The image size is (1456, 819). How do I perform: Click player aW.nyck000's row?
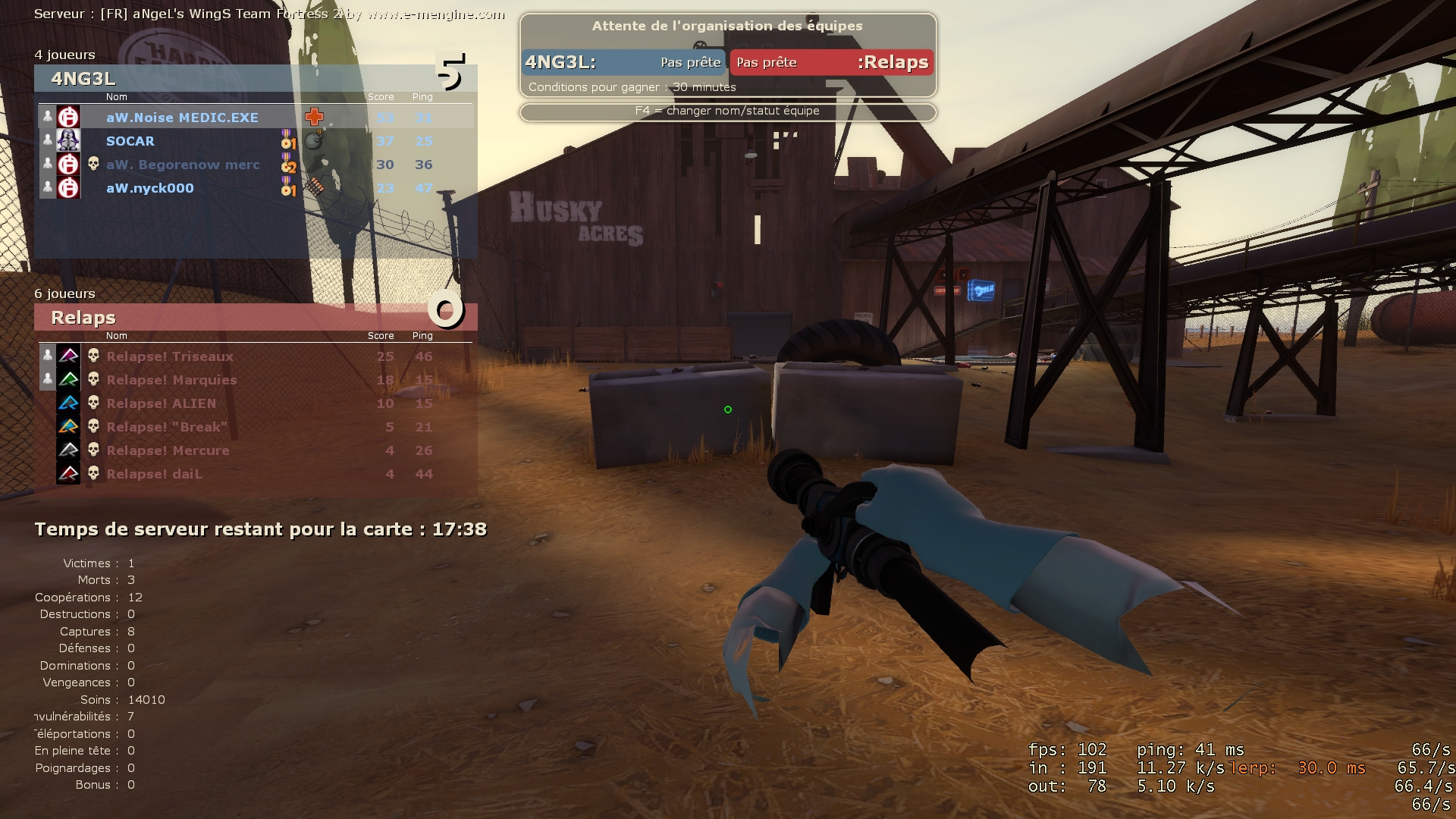150,188
